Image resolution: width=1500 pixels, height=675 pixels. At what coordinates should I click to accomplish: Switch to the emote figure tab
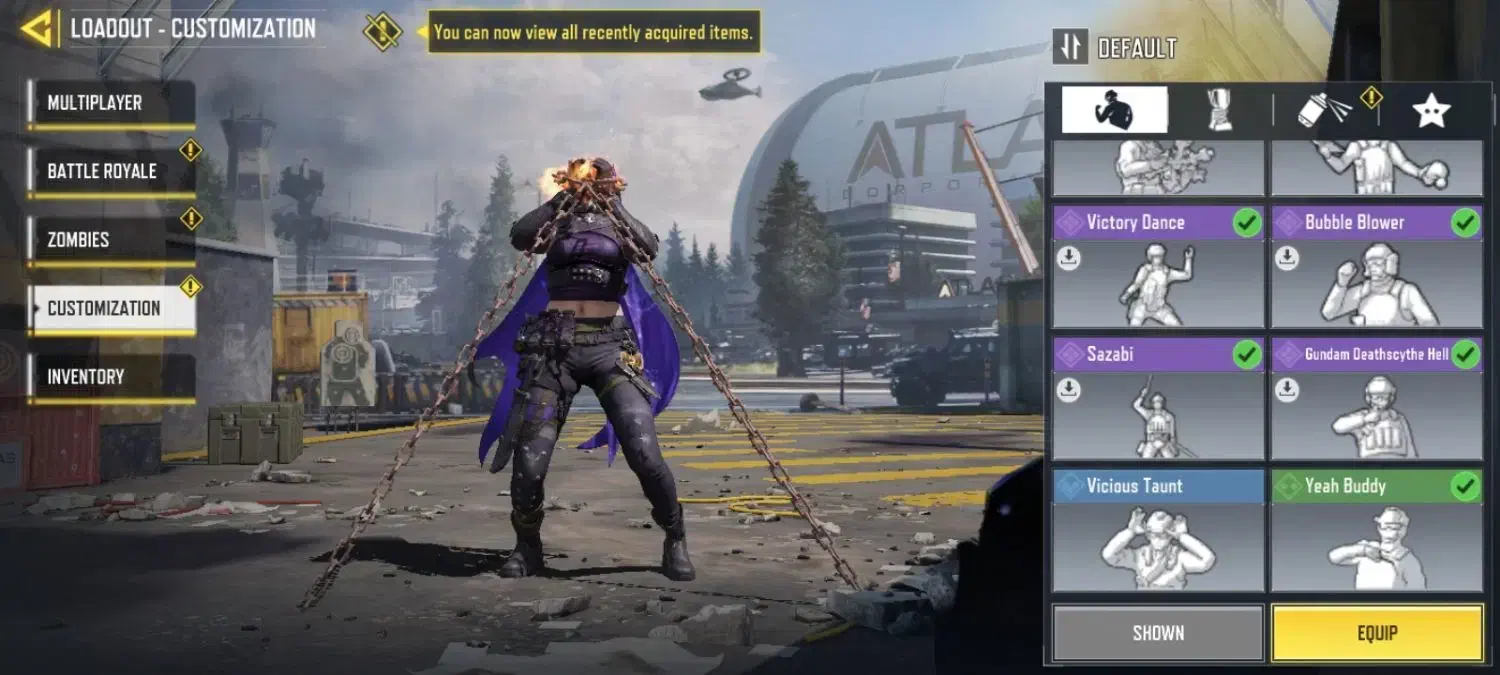(1114, 109)
